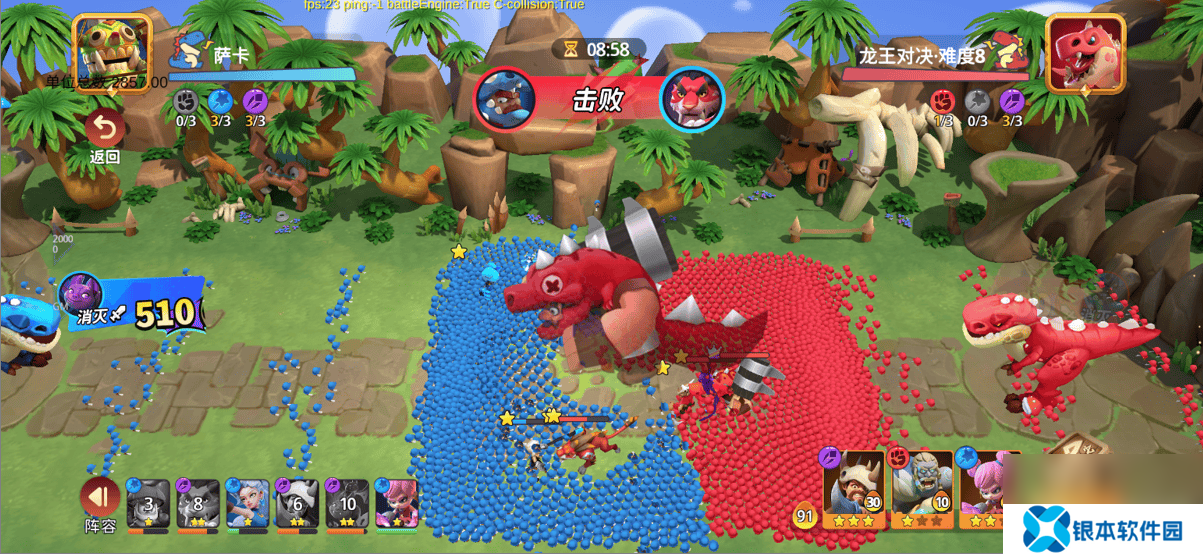
Task: Tap the blue dragon portrait in kill banner
Action: (x=505, y=98)
